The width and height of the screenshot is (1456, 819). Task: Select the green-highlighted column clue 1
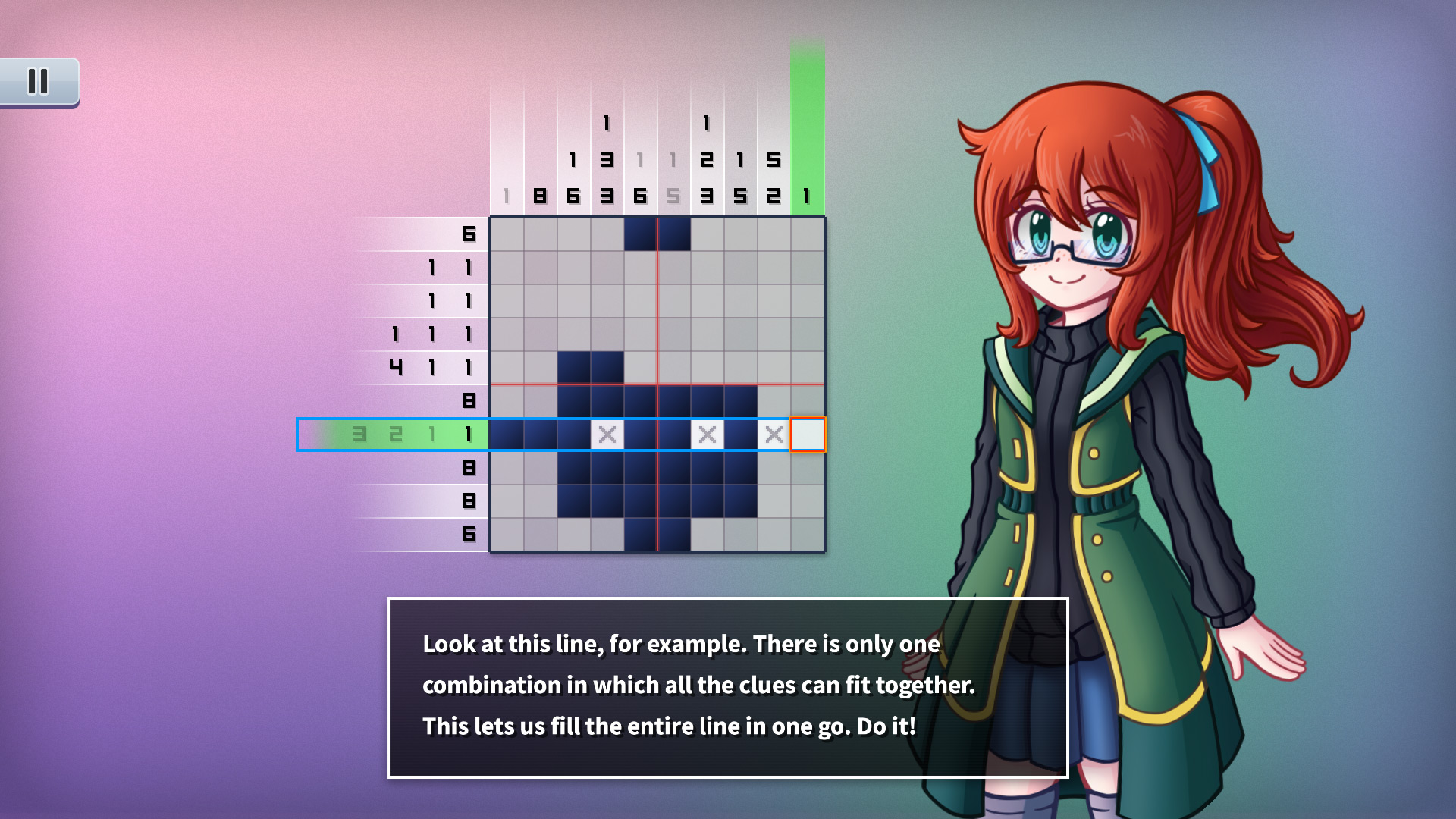[x=807, y=195]
